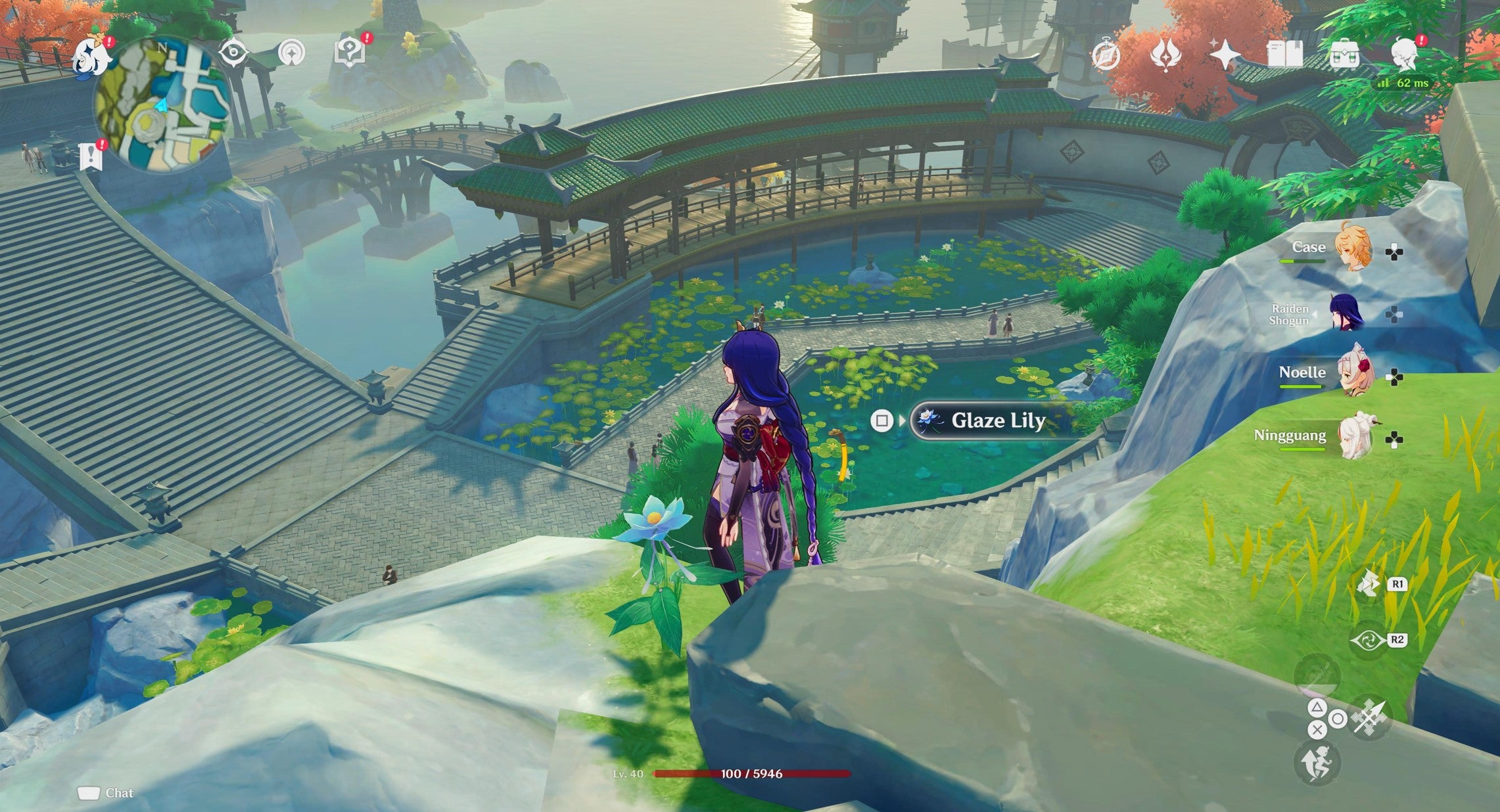Open the quest bookmark icon below Paimon
1500x812 pixels.
[x=90, y=157]
